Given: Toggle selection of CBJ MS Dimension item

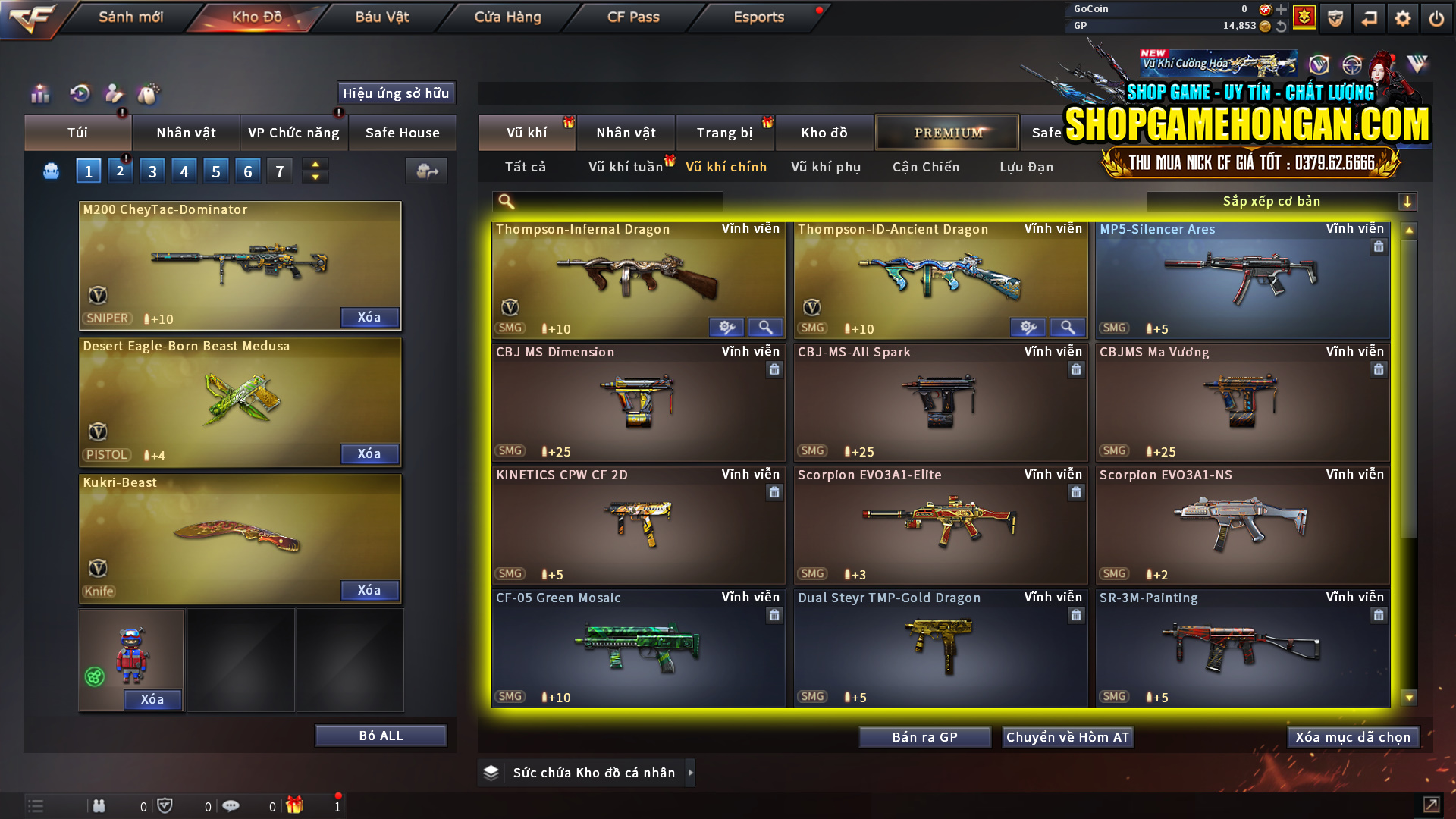Looking at the screenshot, I should pos(638,403).
